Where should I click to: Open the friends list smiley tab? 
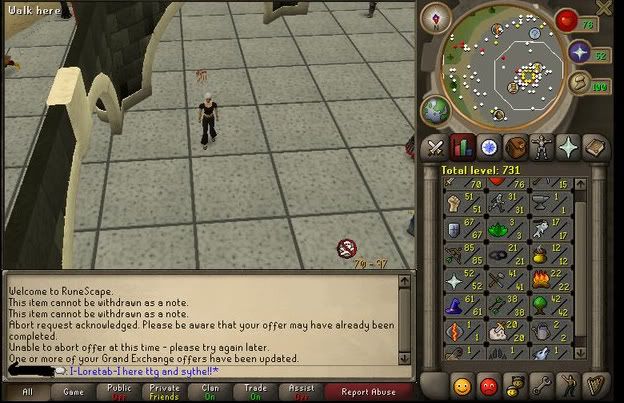coord(461,384)
